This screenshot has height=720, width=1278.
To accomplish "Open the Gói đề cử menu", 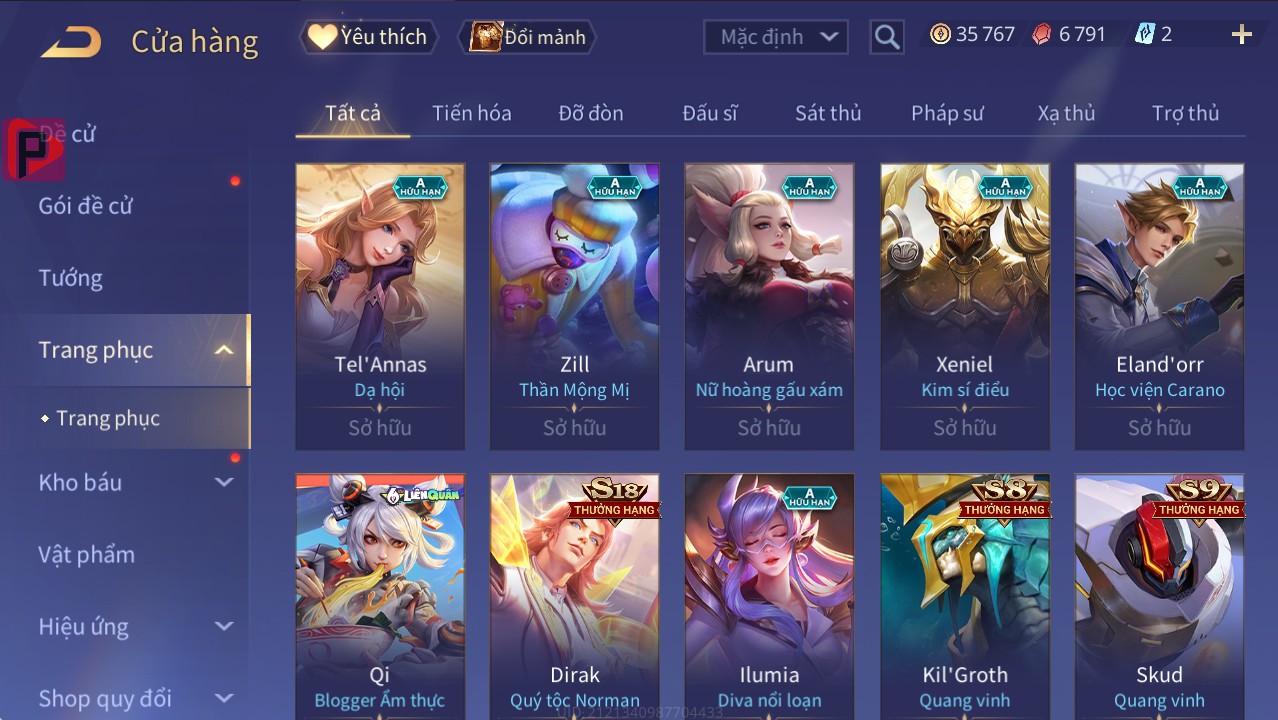I will pos(86,206).
